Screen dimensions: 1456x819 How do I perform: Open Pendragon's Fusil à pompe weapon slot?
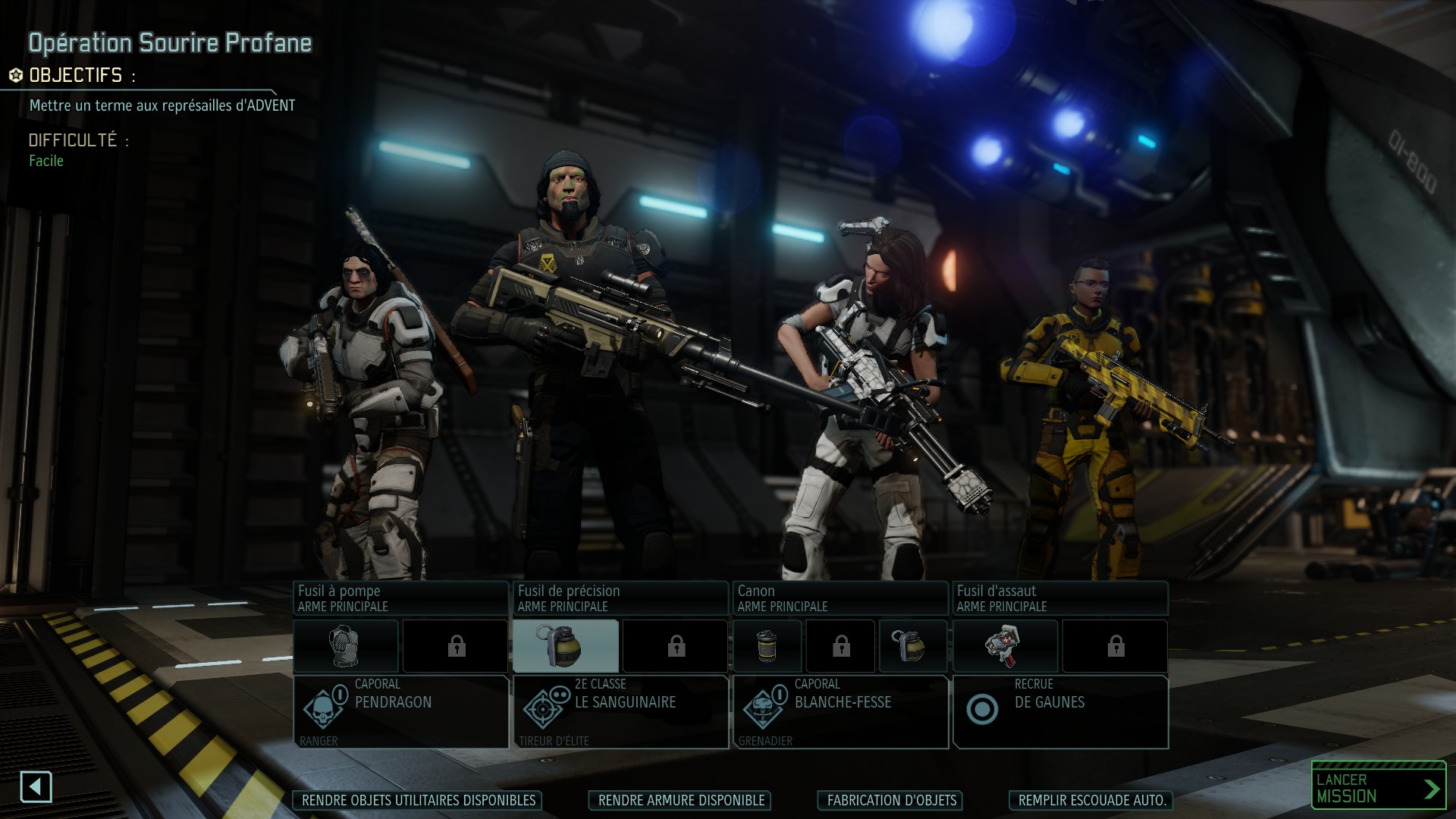[x=400, y=598]
